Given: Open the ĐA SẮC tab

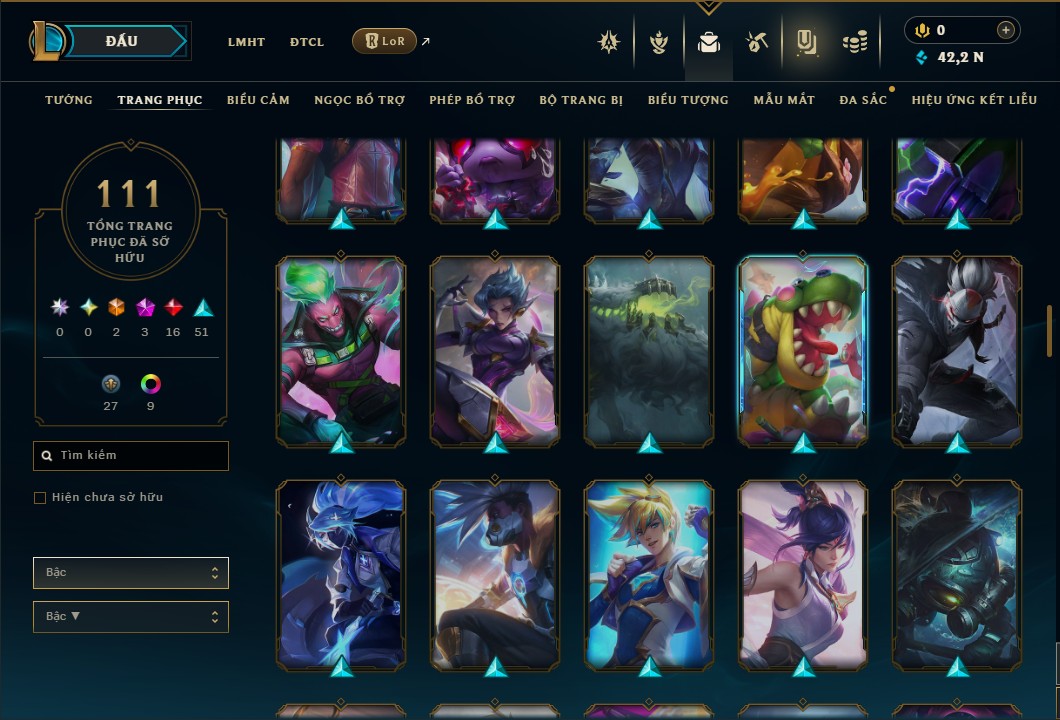Looking at the screenshot, I should click(x=863, y=100).
